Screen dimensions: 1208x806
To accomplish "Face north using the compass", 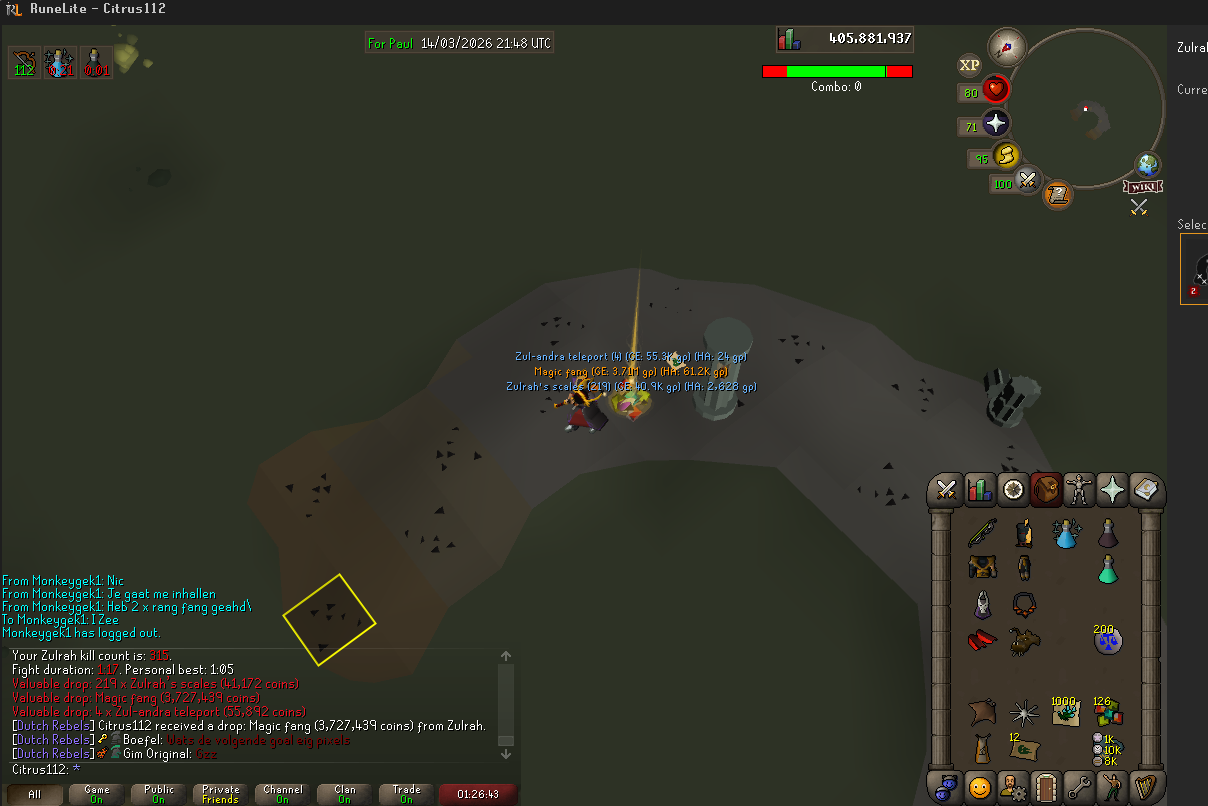I will 1007,46.
